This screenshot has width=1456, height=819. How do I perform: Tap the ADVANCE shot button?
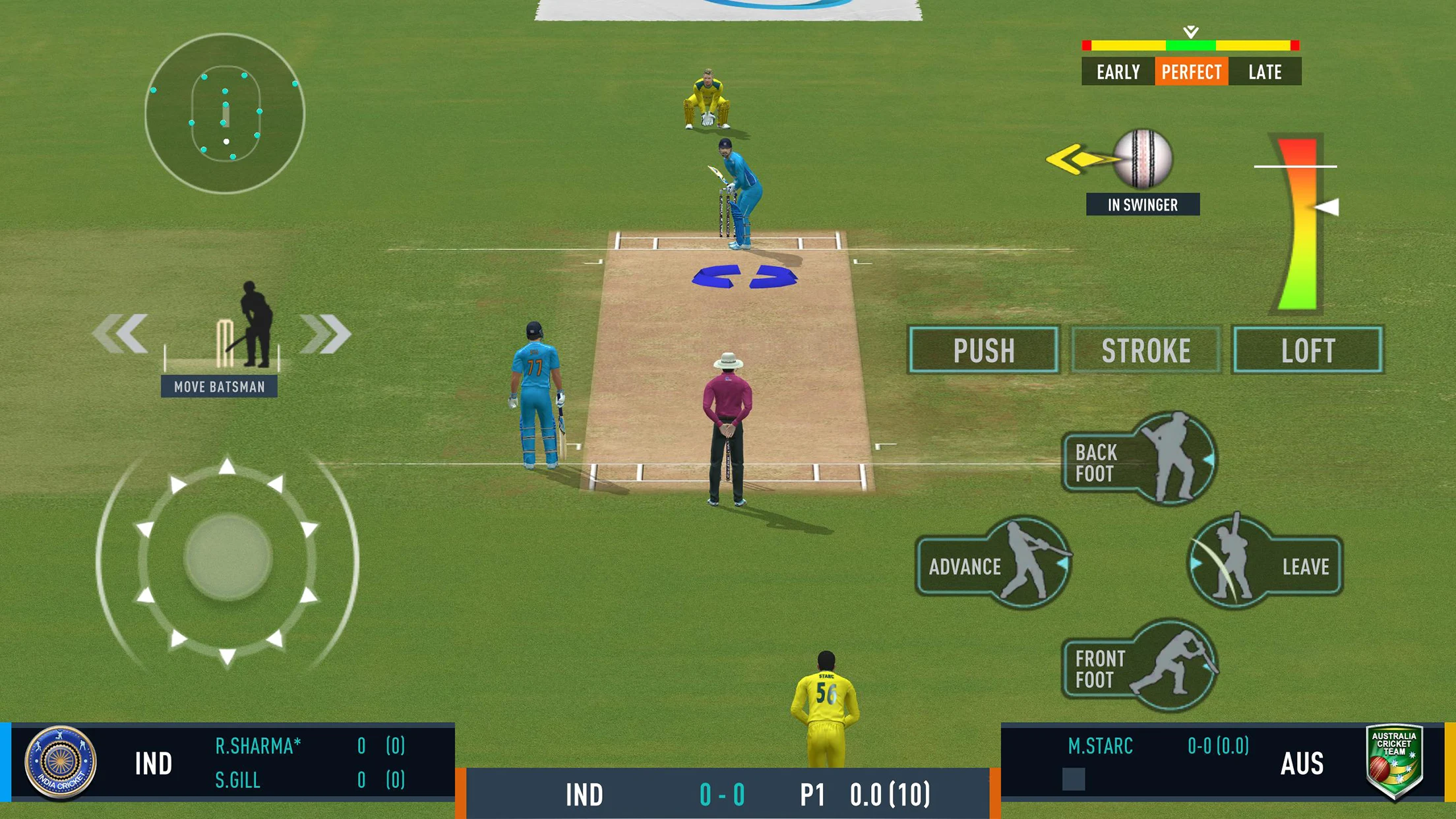(992, 564)
